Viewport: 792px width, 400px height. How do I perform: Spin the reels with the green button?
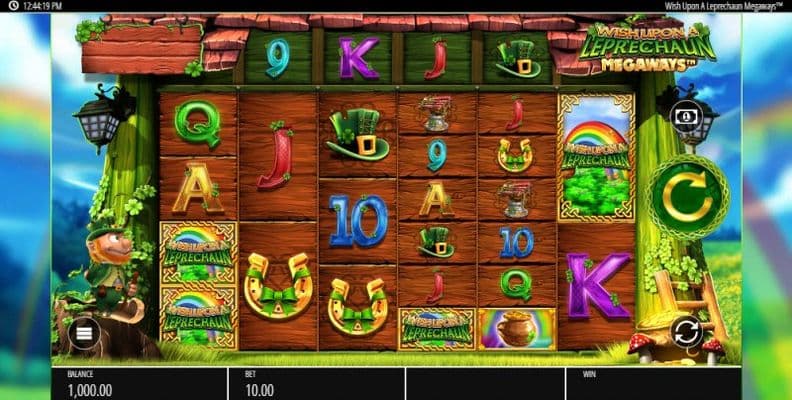(686, 195)
